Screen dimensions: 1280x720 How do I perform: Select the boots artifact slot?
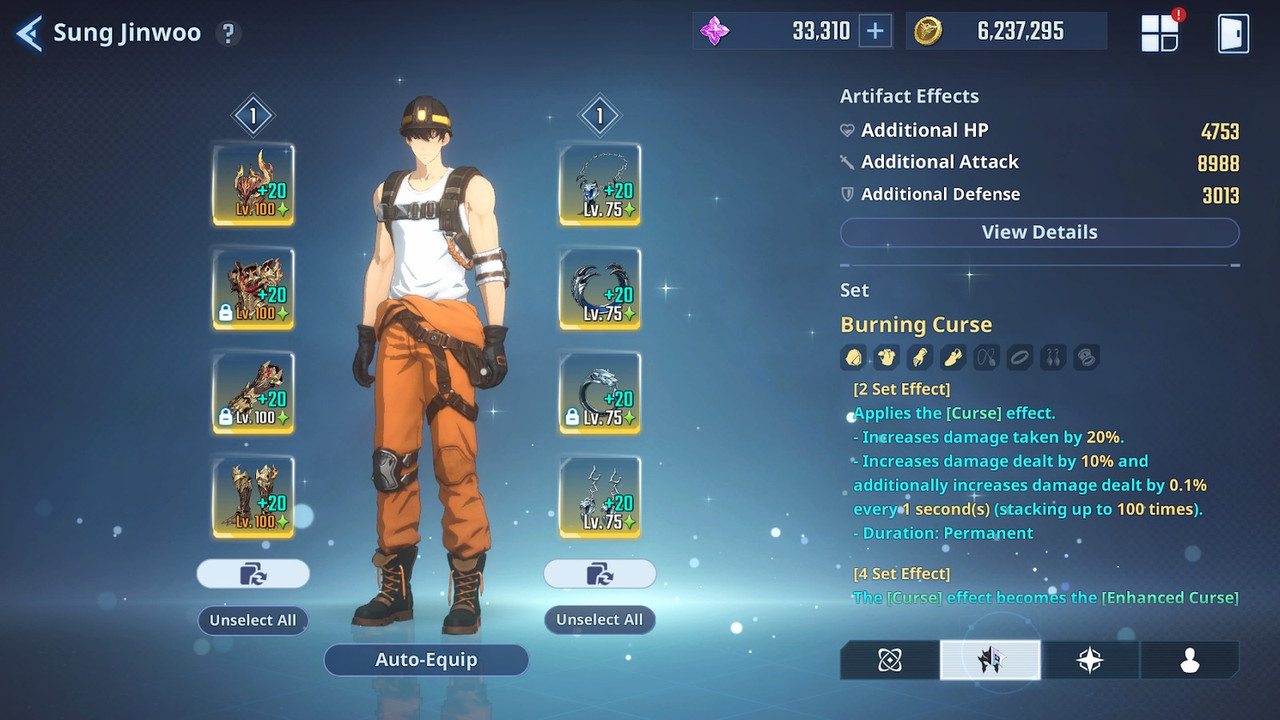click(253, 497)
